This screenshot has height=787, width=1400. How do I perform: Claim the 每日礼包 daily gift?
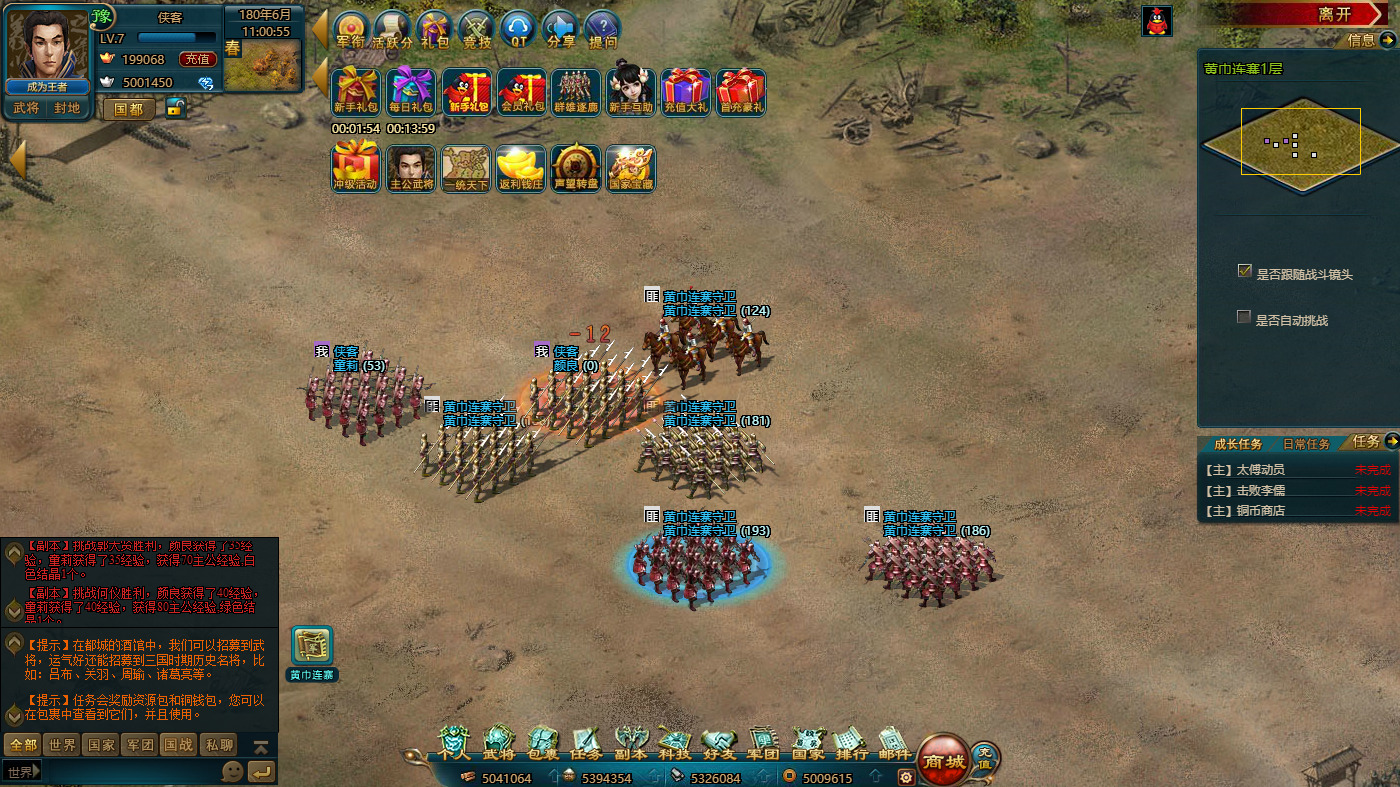pyautogui.click(x=411, y=92)
